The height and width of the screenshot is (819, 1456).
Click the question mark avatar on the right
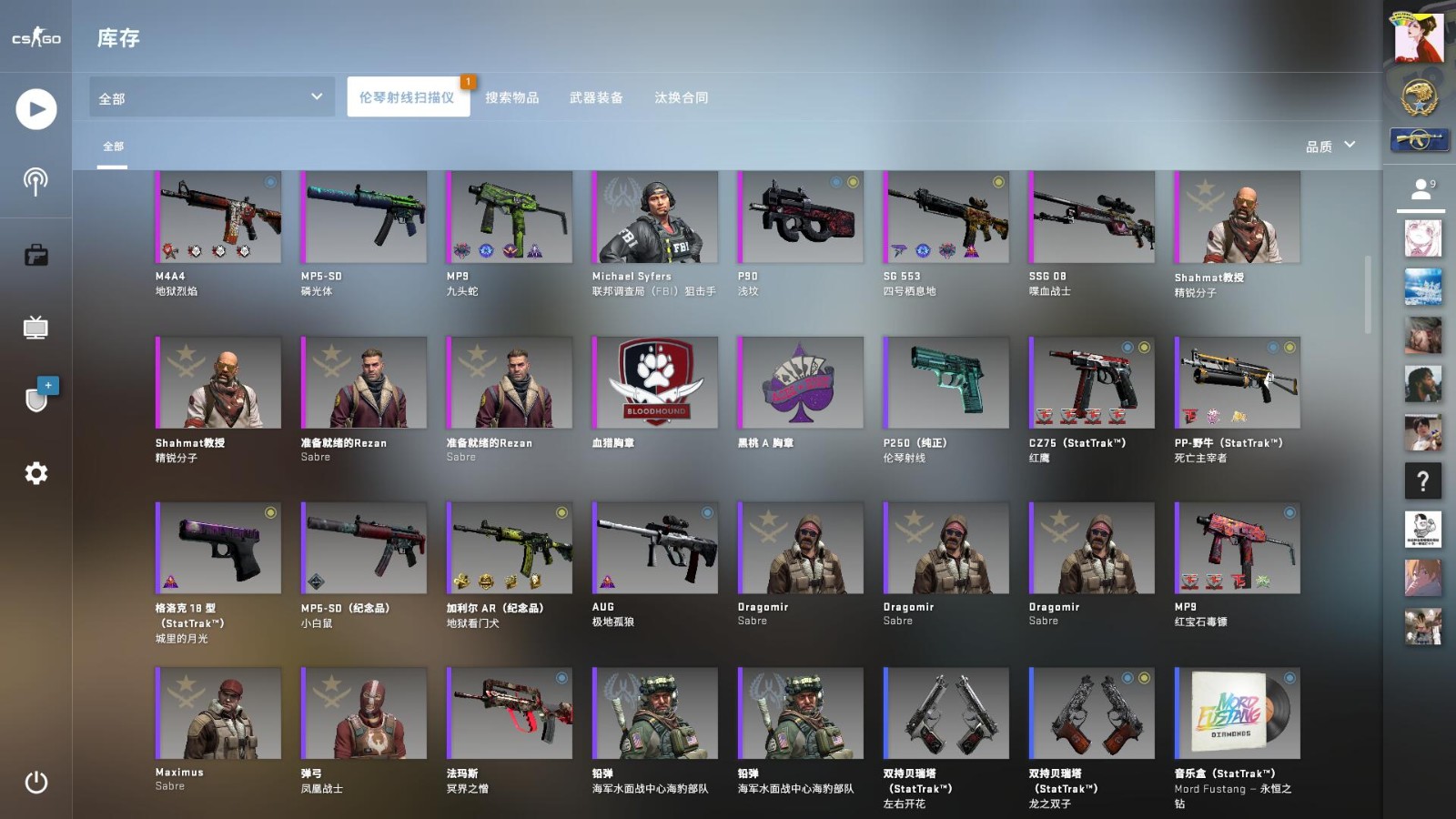point(1422,481)
